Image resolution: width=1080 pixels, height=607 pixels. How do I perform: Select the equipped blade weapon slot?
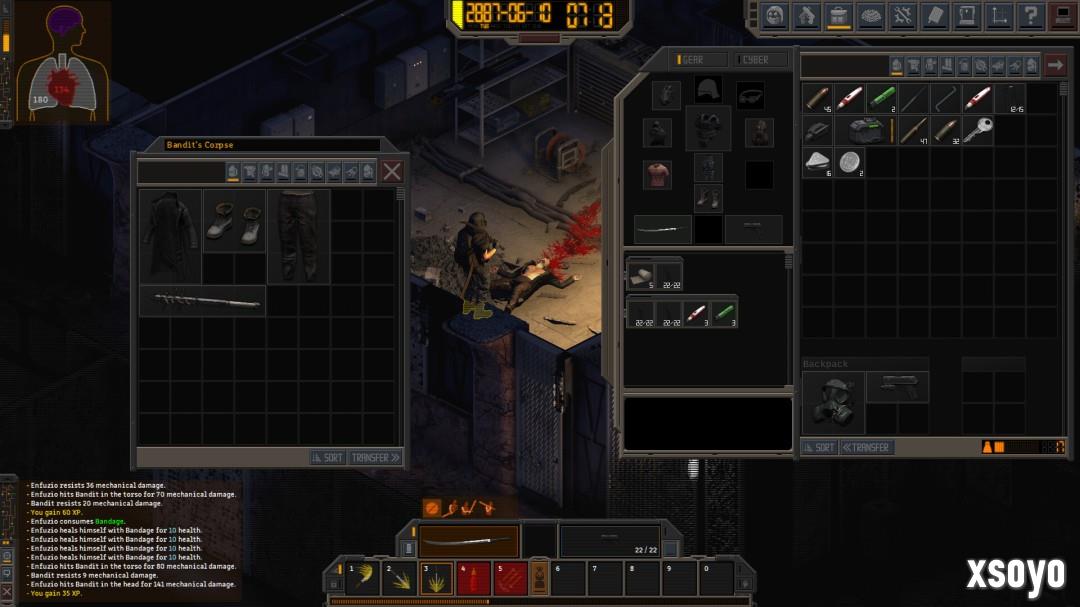pos(468,541)
